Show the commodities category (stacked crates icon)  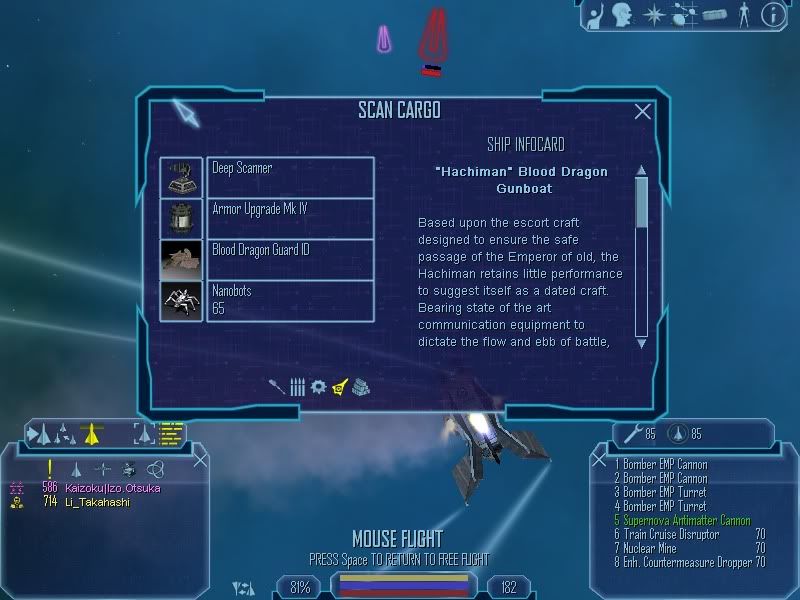361,386
